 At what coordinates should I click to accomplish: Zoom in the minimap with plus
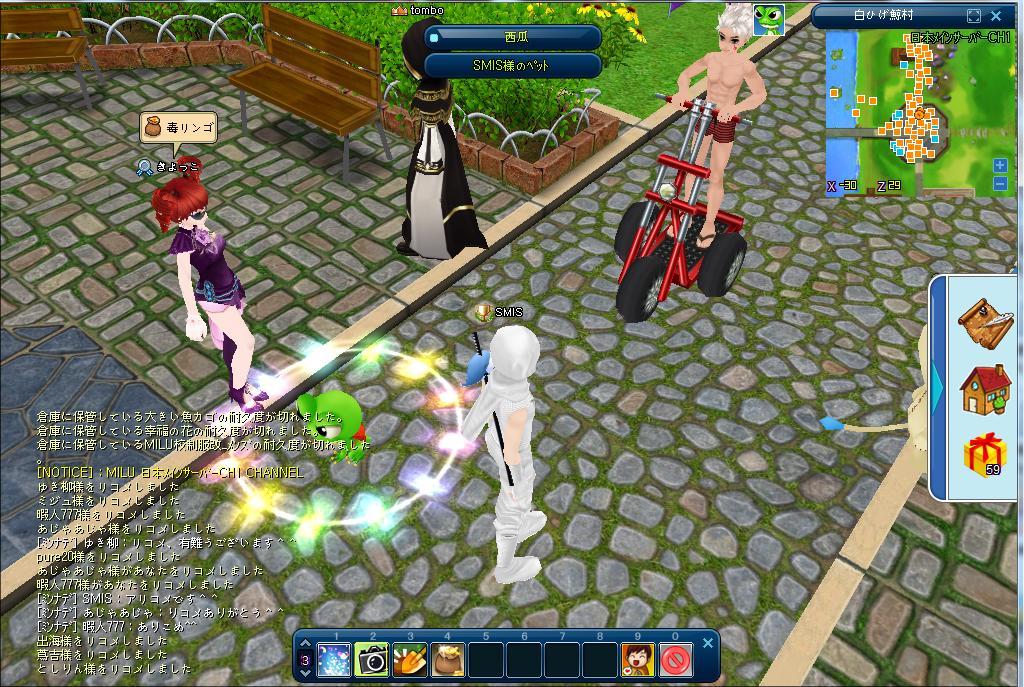click(x=999, y=165)
